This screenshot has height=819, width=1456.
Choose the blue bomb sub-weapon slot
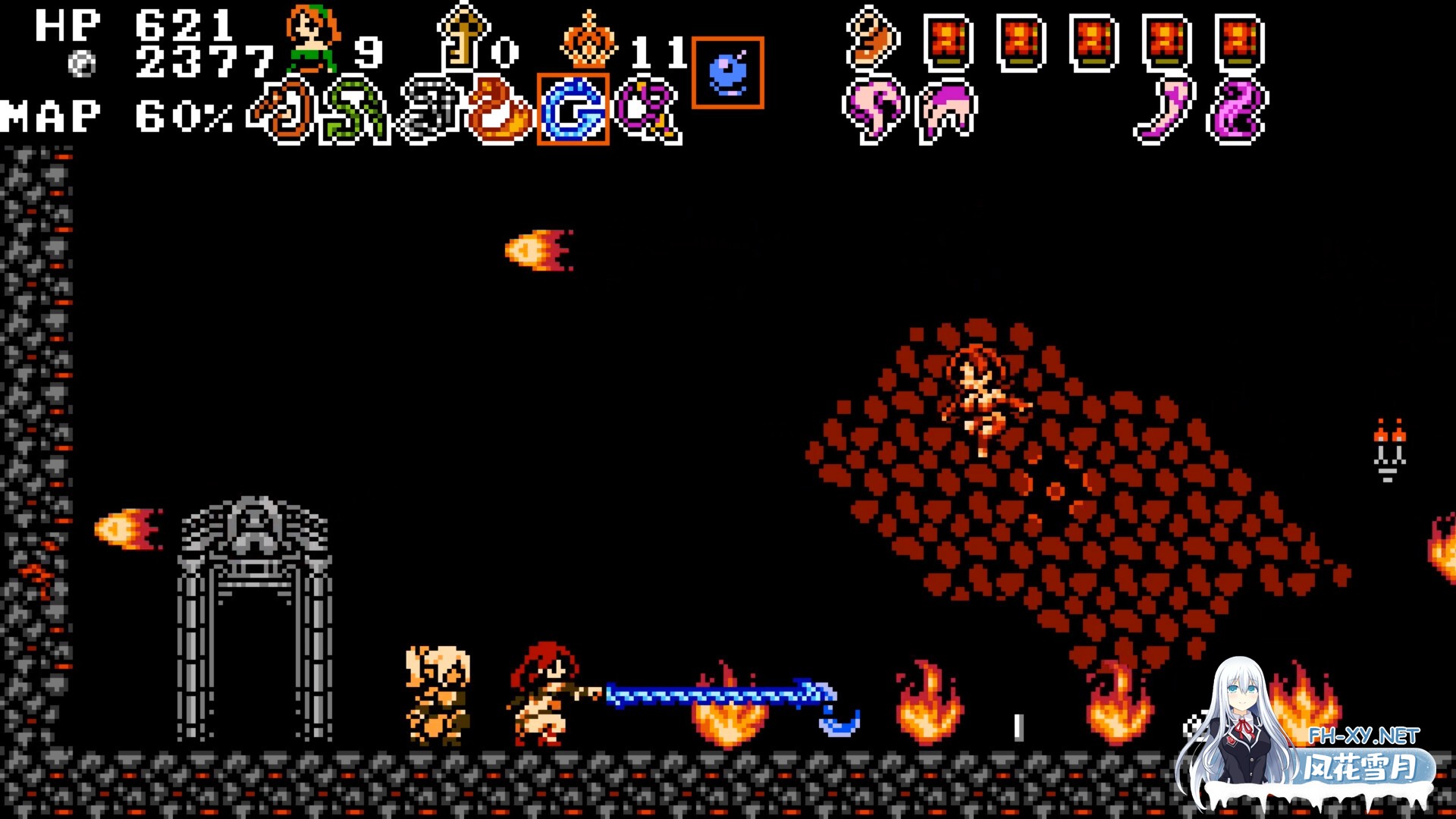tap(728, 73)
